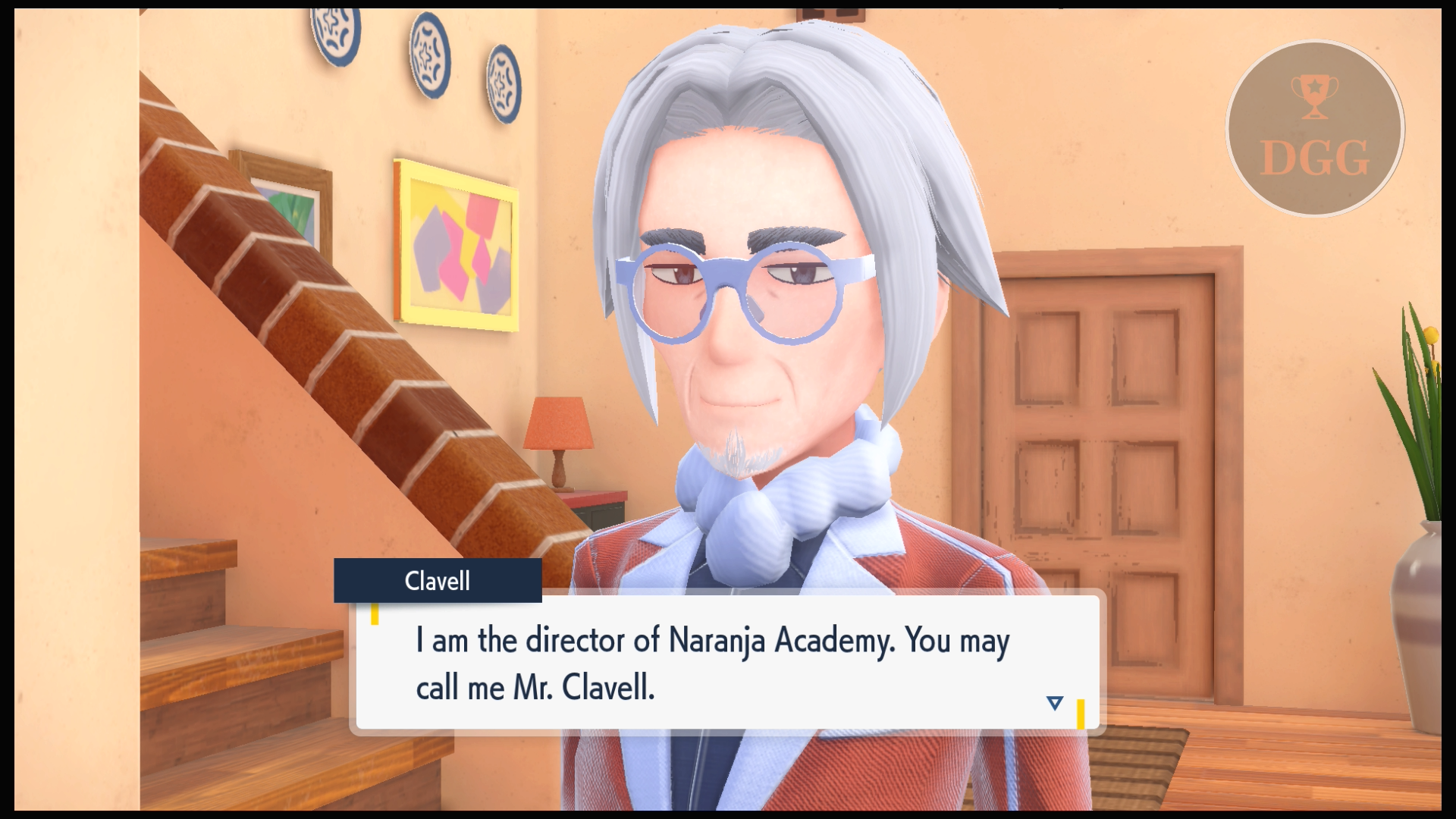Click Clavell's dialogue text box
The width and height of the screenshot is (1456, 819).
726,663
